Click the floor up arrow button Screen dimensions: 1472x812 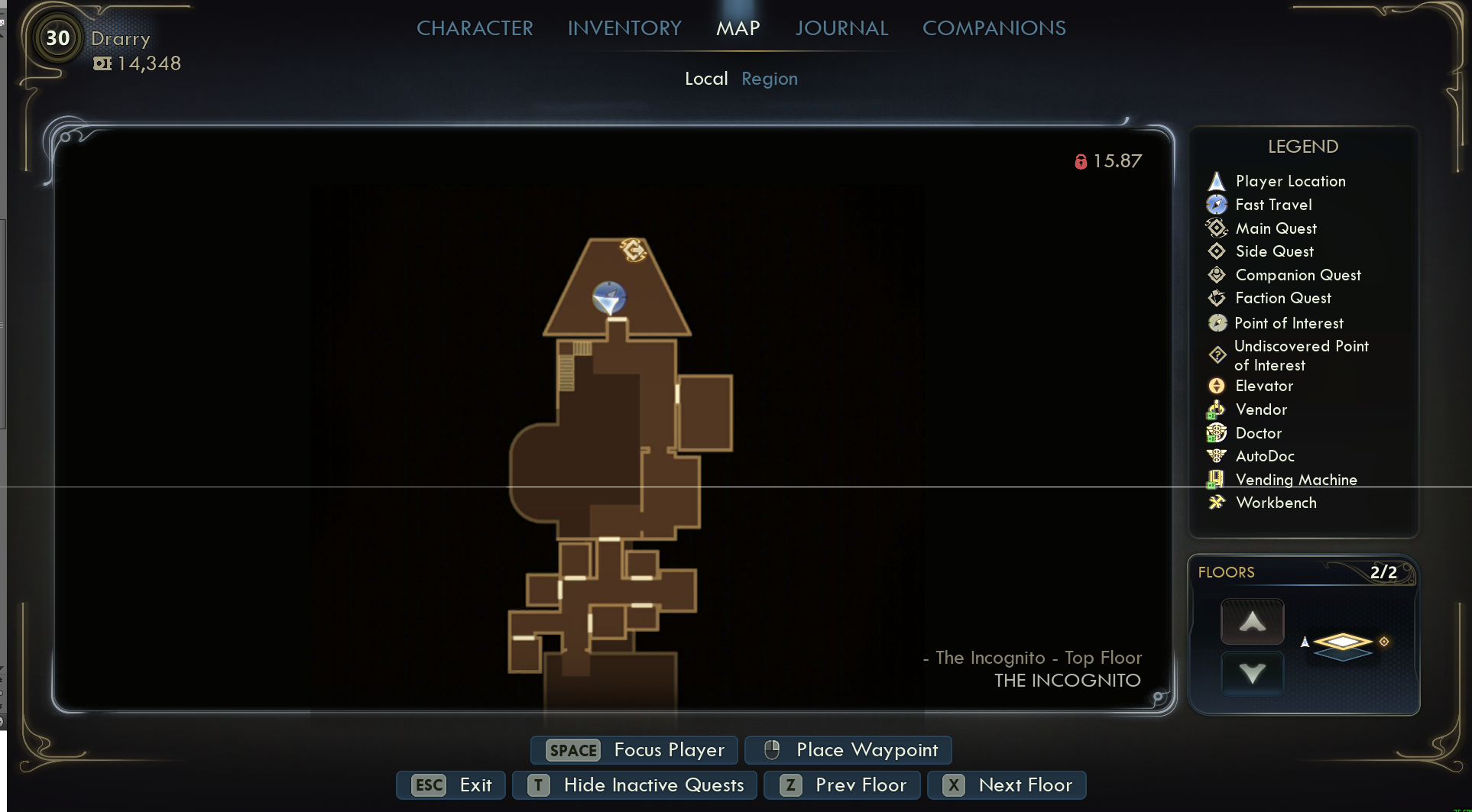pyautogui.click(x=1252, y=622)
